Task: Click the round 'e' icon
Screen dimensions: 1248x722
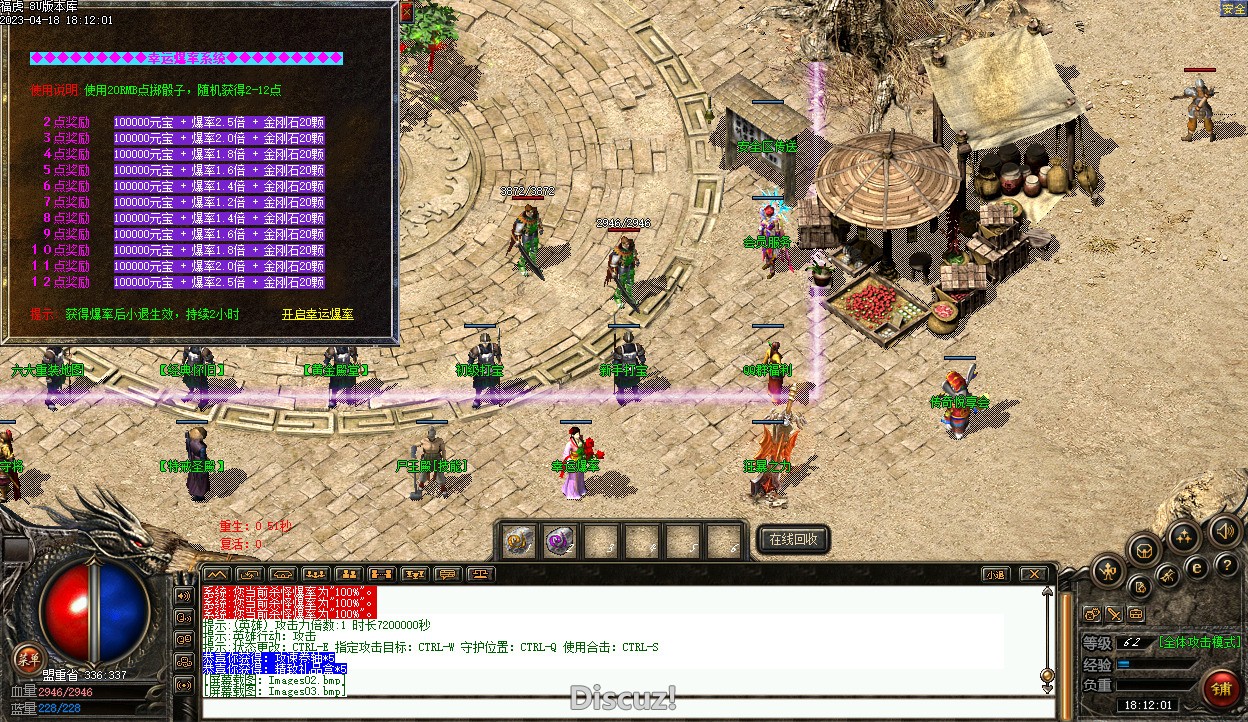Action: click(x=1196, y=567)
